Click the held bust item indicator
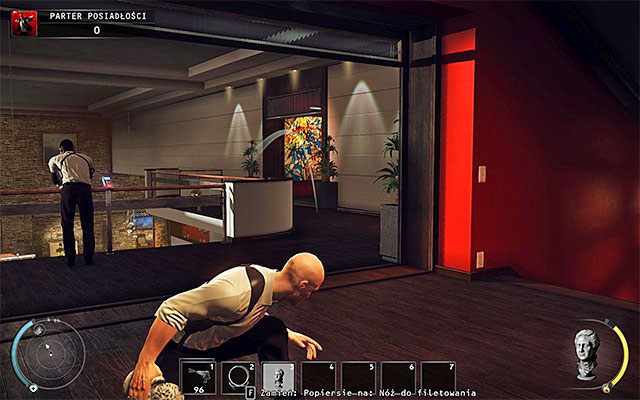This screenshot has width=640, height=400. point(589,350)
